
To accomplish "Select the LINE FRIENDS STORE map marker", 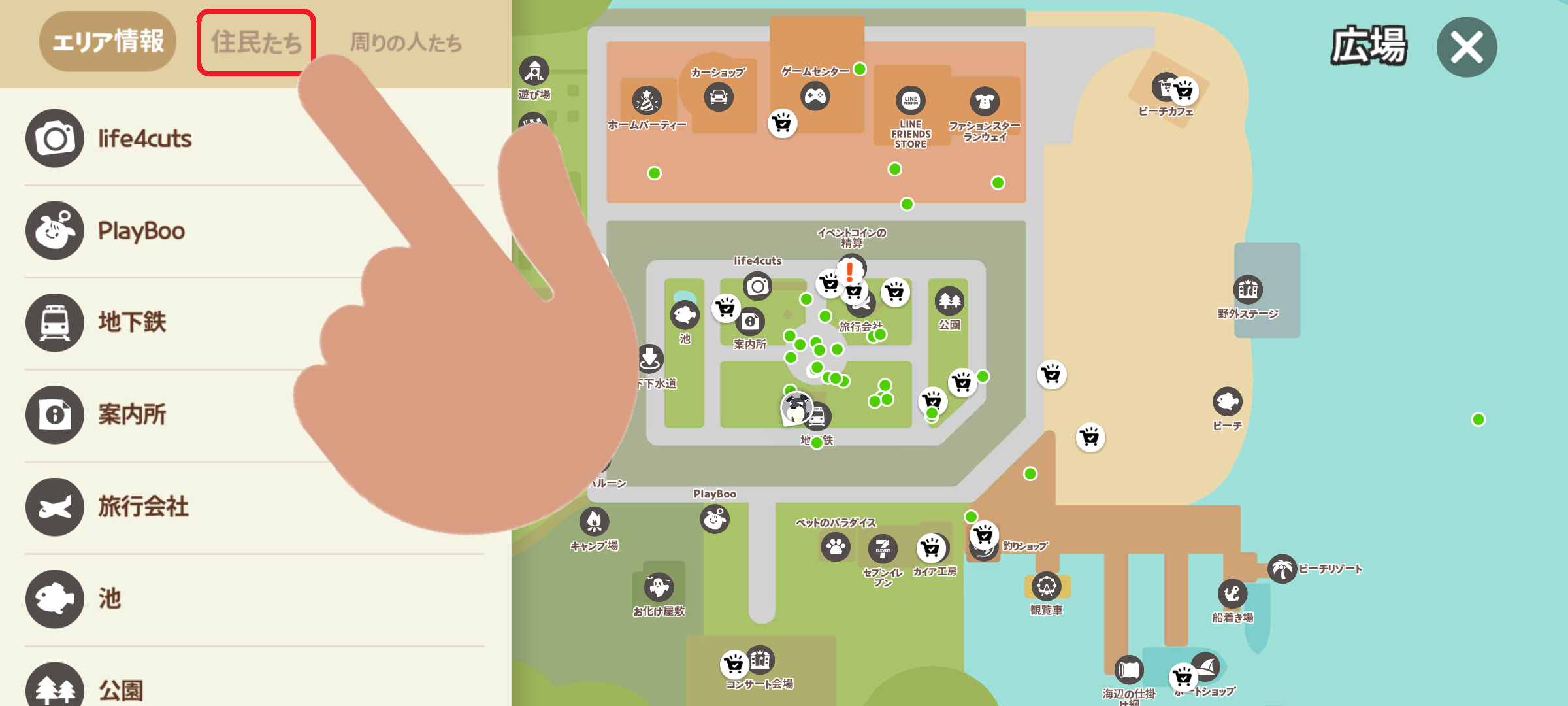I will pyautogui.click(x=911, y=100).
